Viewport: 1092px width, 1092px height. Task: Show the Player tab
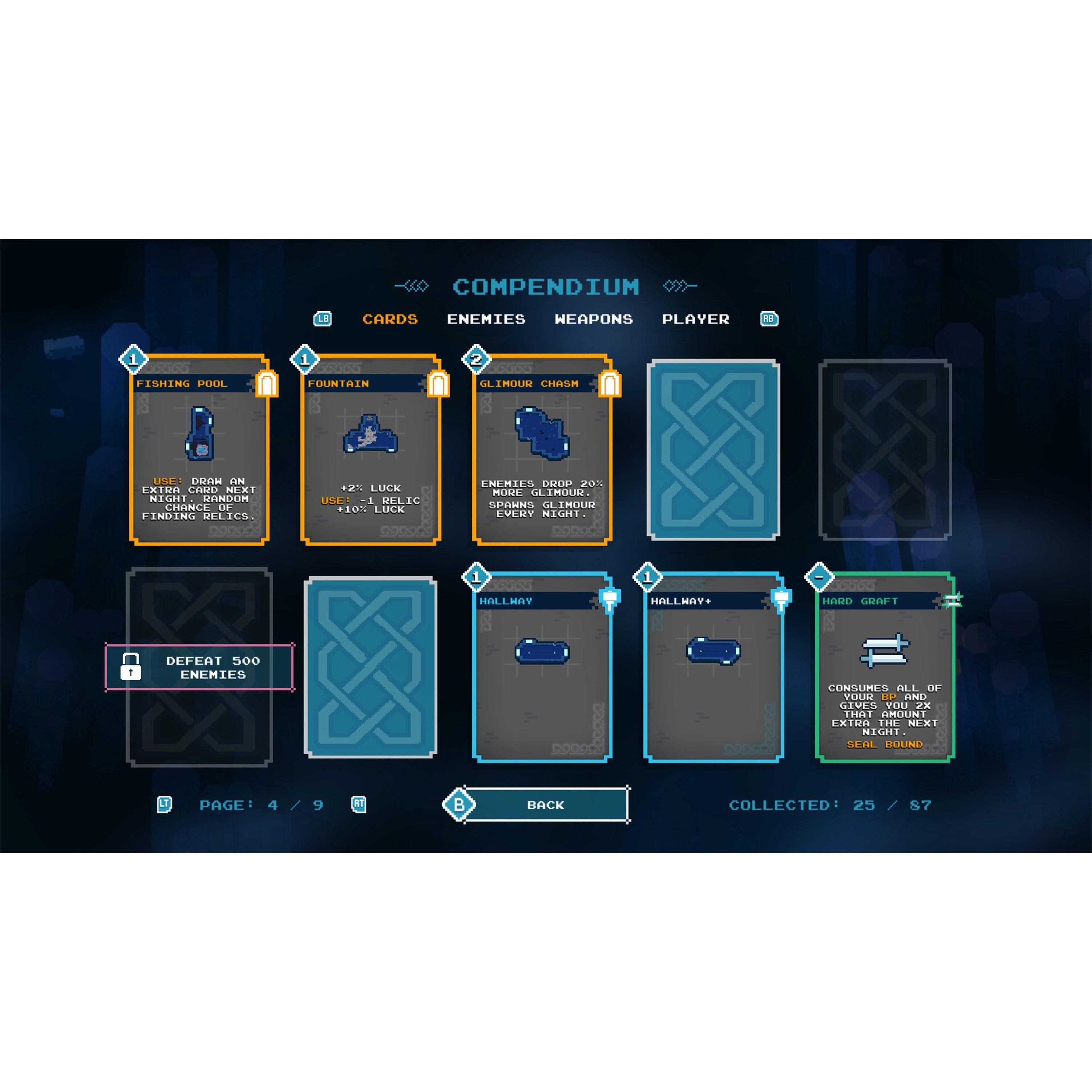pyautogui.click(x=696, y=319)
